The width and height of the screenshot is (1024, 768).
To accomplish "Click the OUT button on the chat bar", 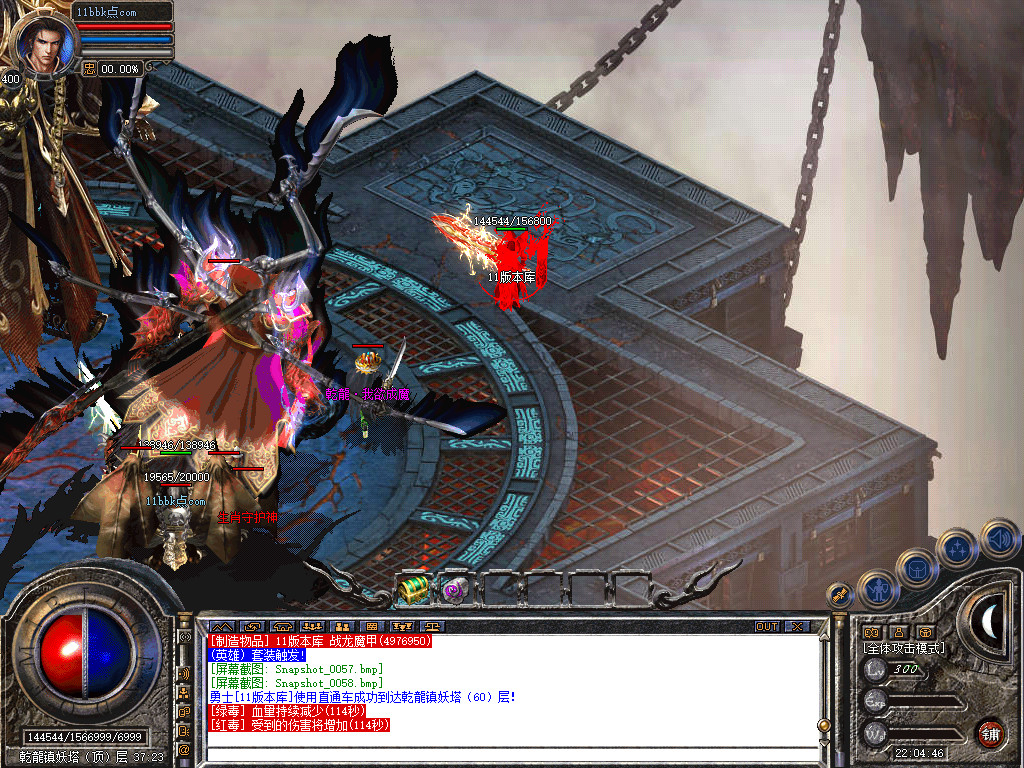I will tap(766, 627).
